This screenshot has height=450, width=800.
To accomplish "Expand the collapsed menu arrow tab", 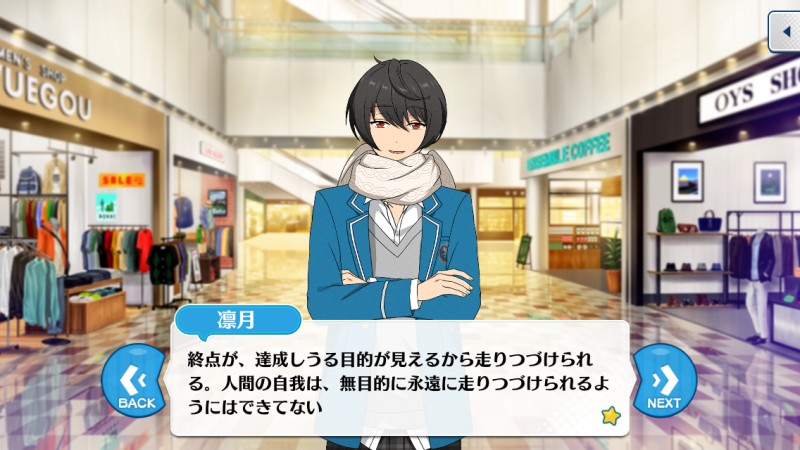I will 784,33.
